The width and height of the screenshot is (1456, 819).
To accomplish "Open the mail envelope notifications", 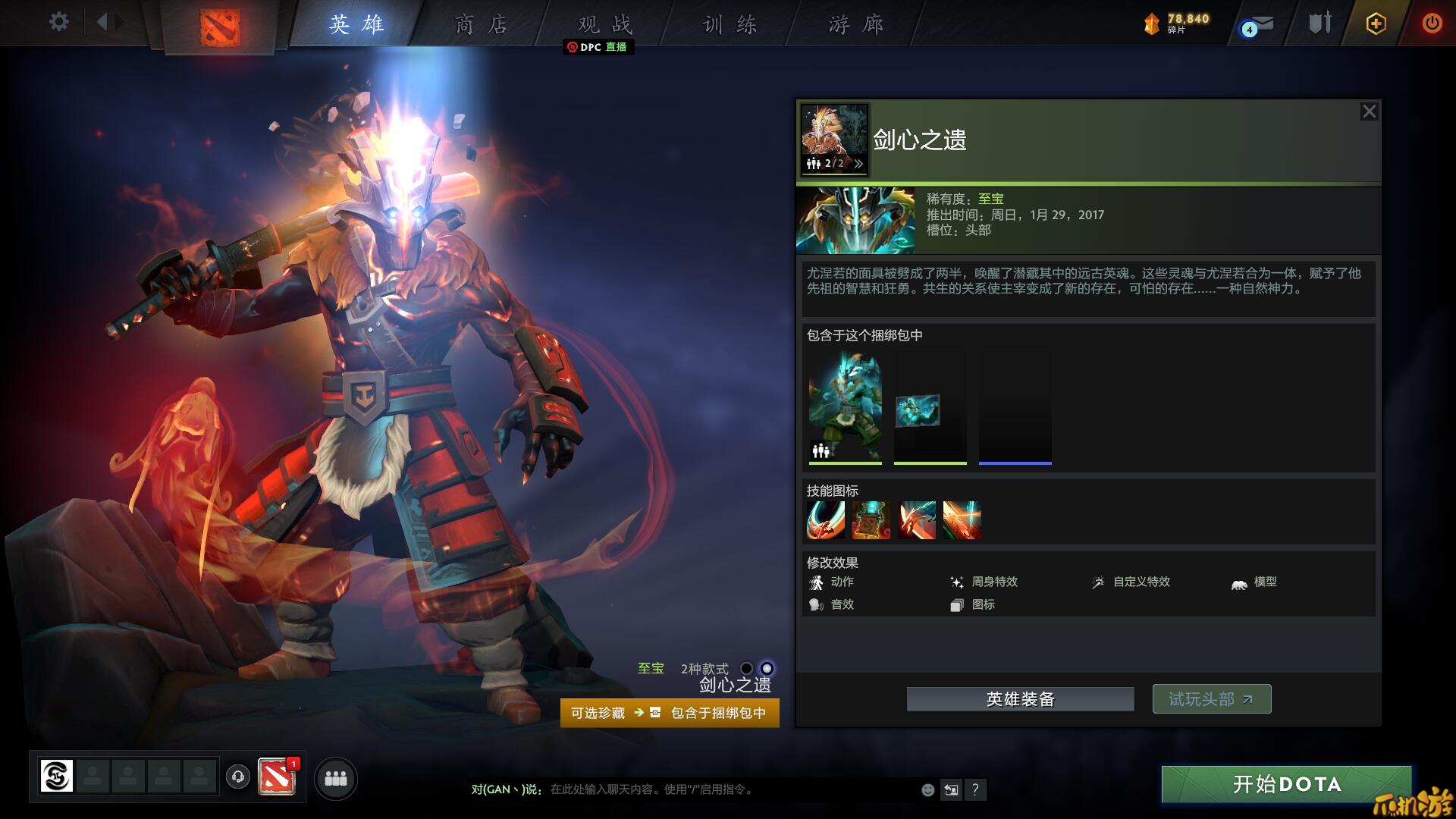I will (x=1258, y=25).
